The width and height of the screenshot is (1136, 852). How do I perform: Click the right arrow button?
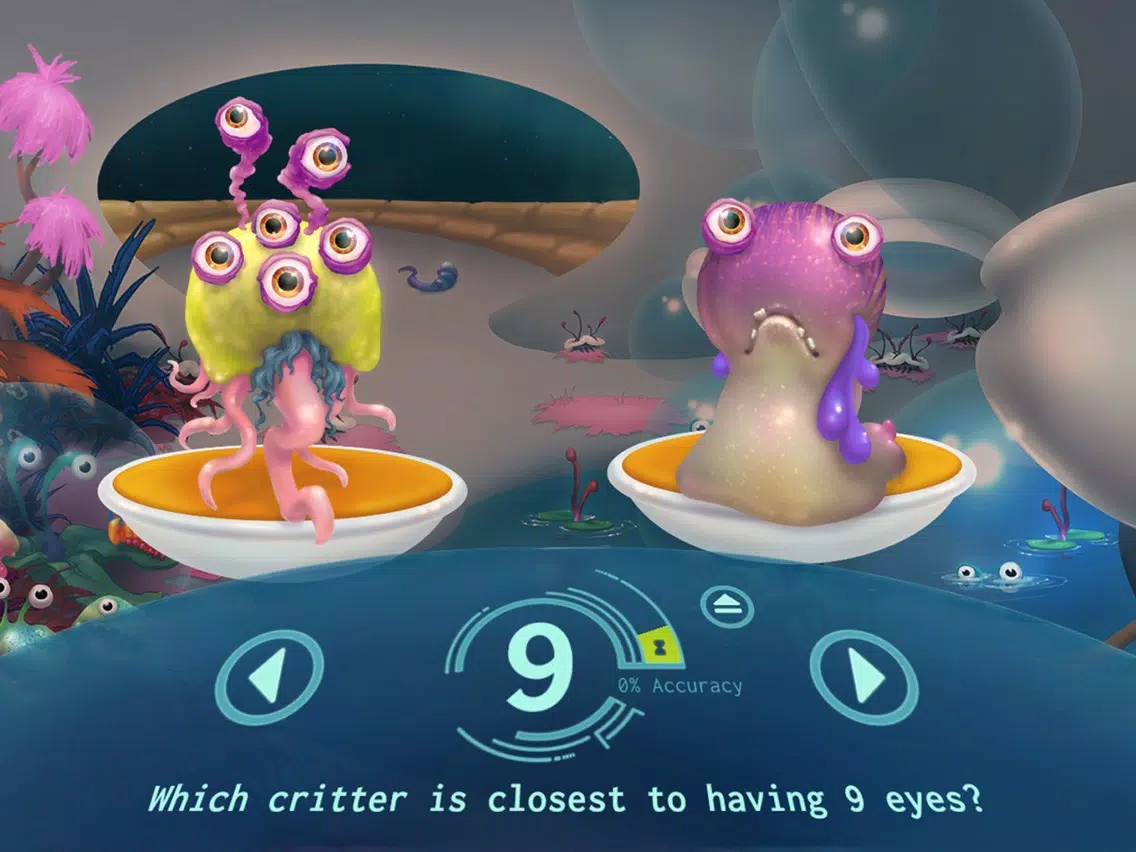(x=863, y=677)
